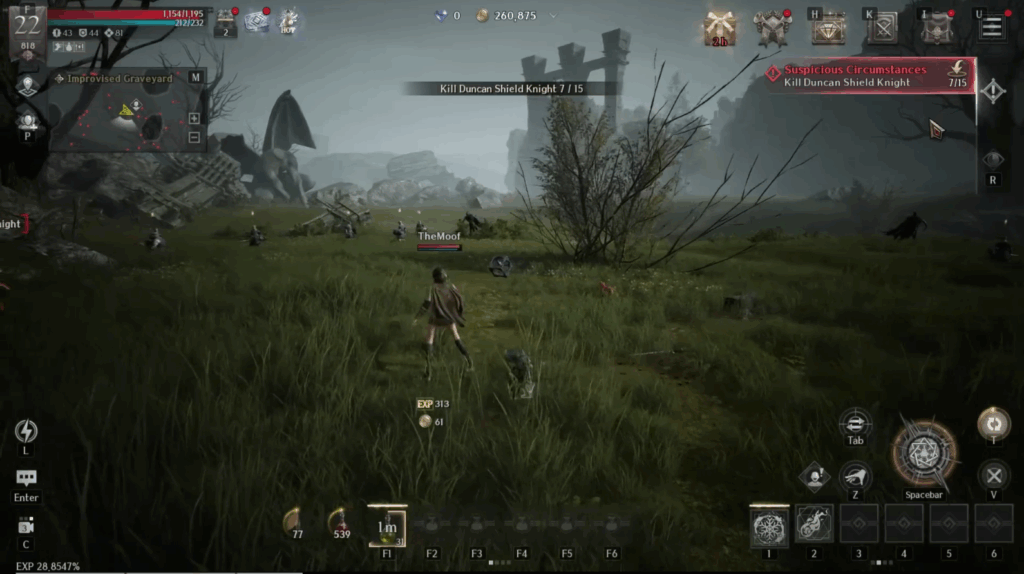
Task: Cancel with the X button
Action: (x=993, y=475)
